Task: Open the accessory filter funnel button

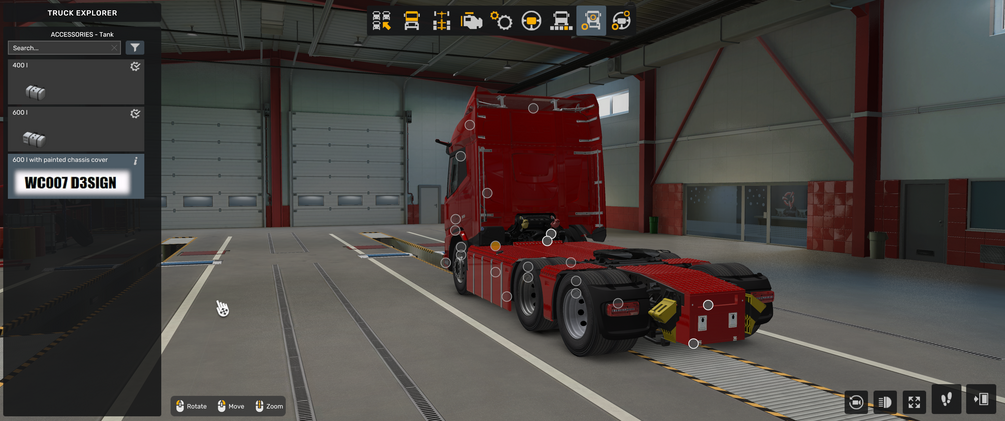Action: [x=135, y=48]
